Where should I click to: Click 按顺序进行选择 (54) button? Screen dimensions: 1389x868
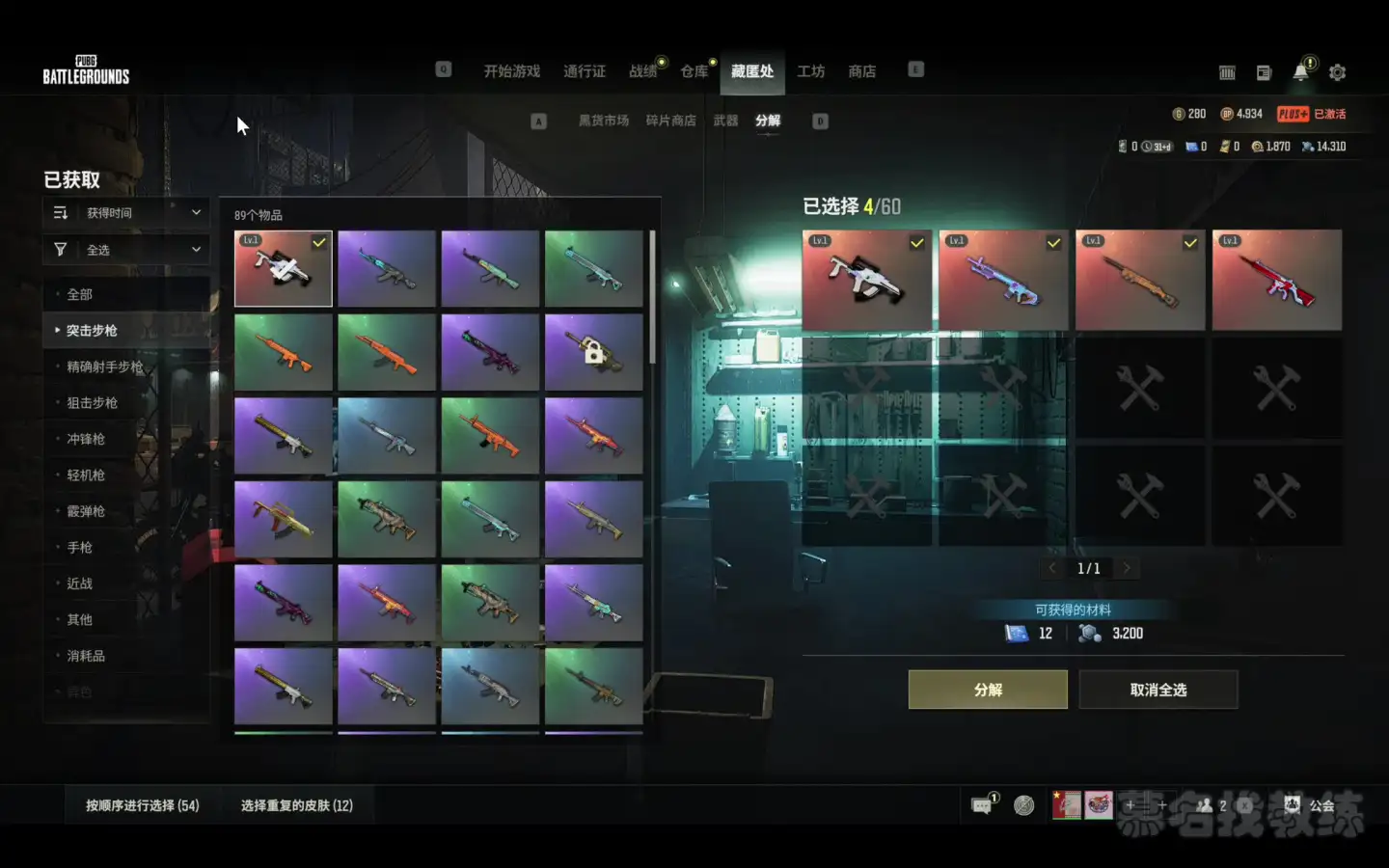143,805
